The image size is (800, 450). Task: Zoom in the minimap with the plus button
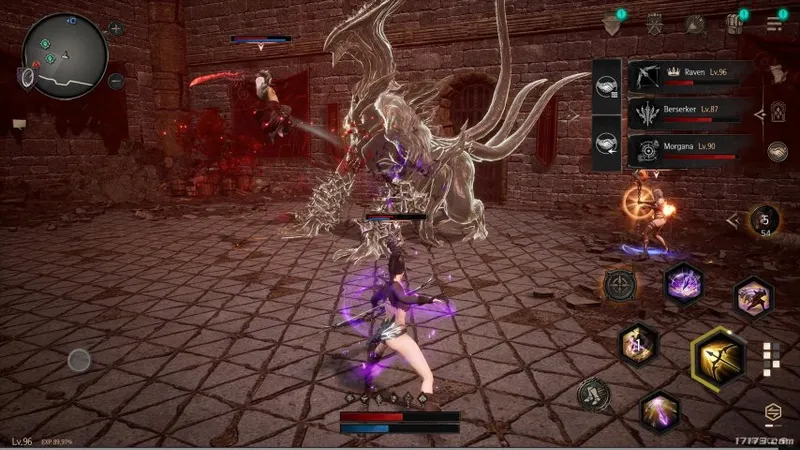click(116, 29)
